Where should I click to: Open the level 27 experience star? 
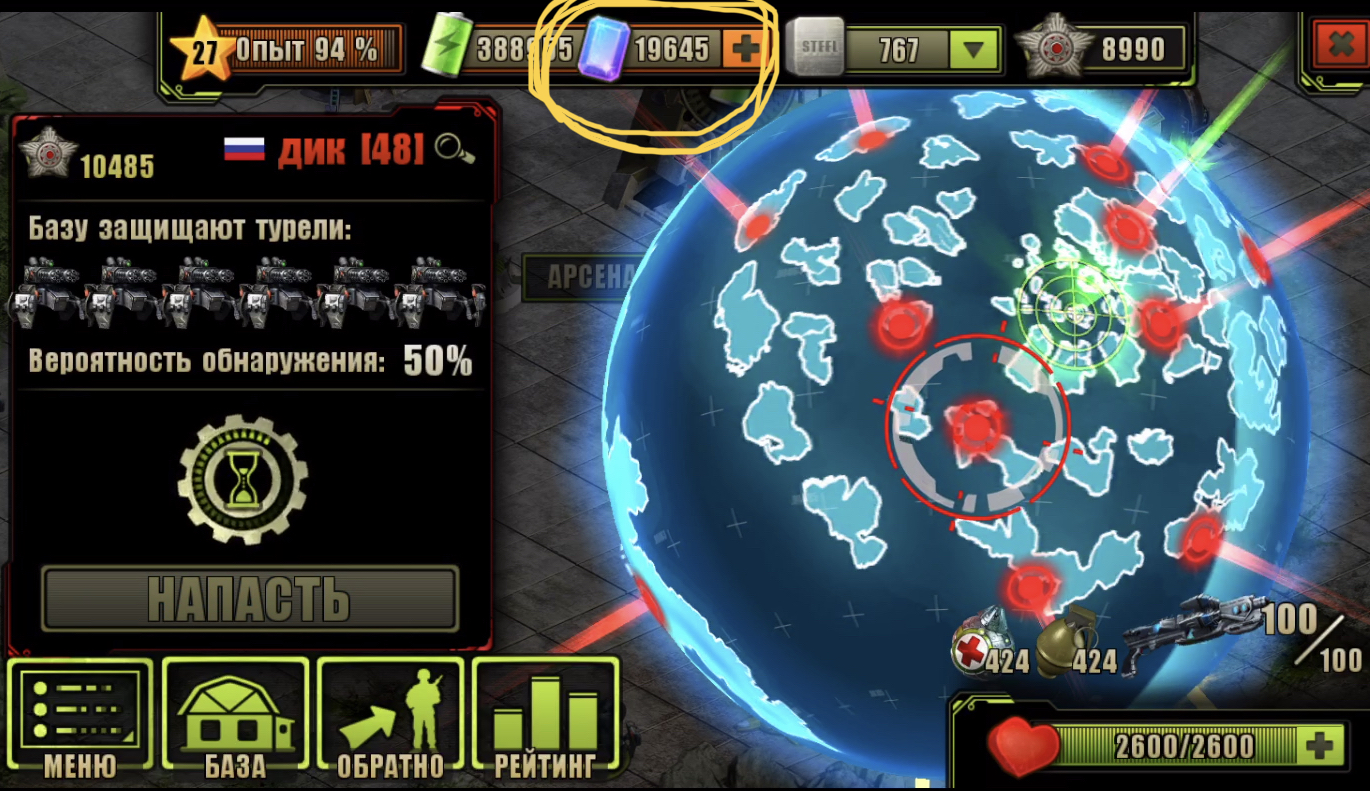pyautogui.click(x=203, y=50)
